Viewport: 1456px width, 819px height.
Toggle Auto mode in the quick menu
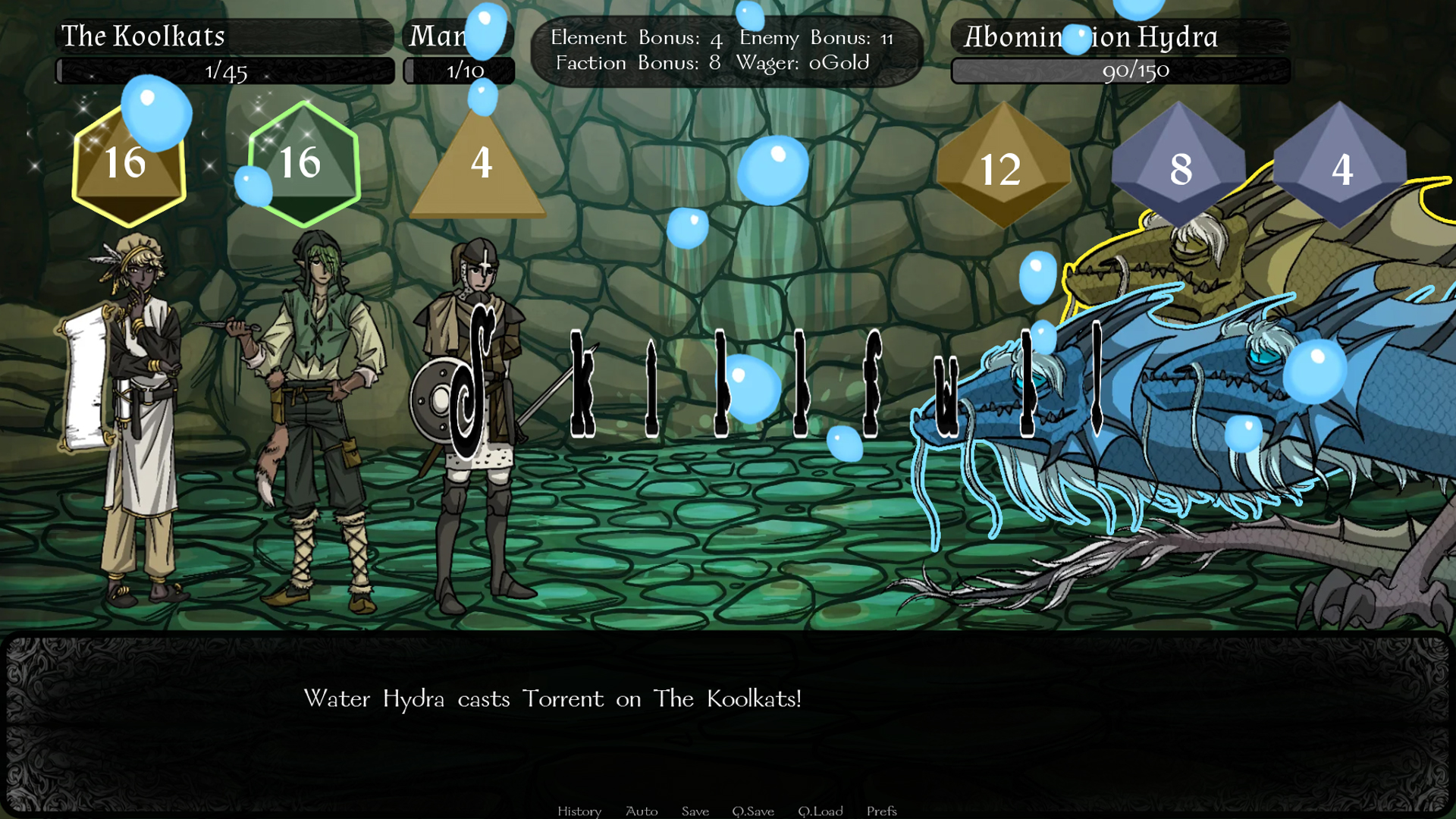(641, 811)
